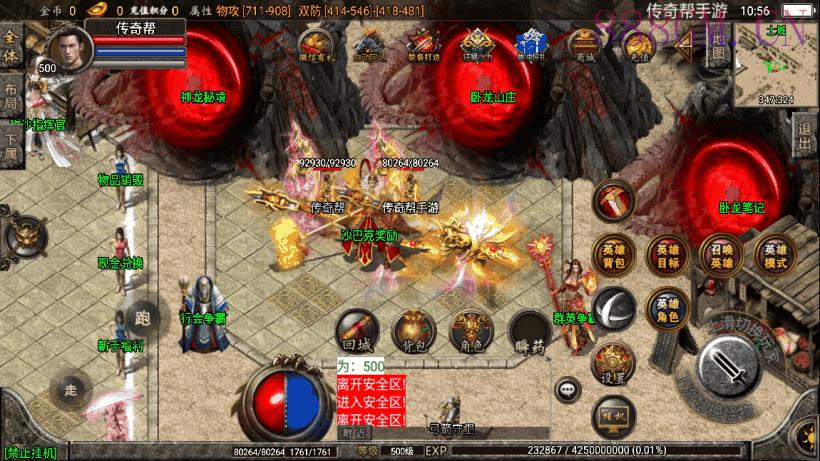This screenshot has height=461, width=820.
Task: Open the 英雄目标 hero target button
Action: tap(666, 255)
